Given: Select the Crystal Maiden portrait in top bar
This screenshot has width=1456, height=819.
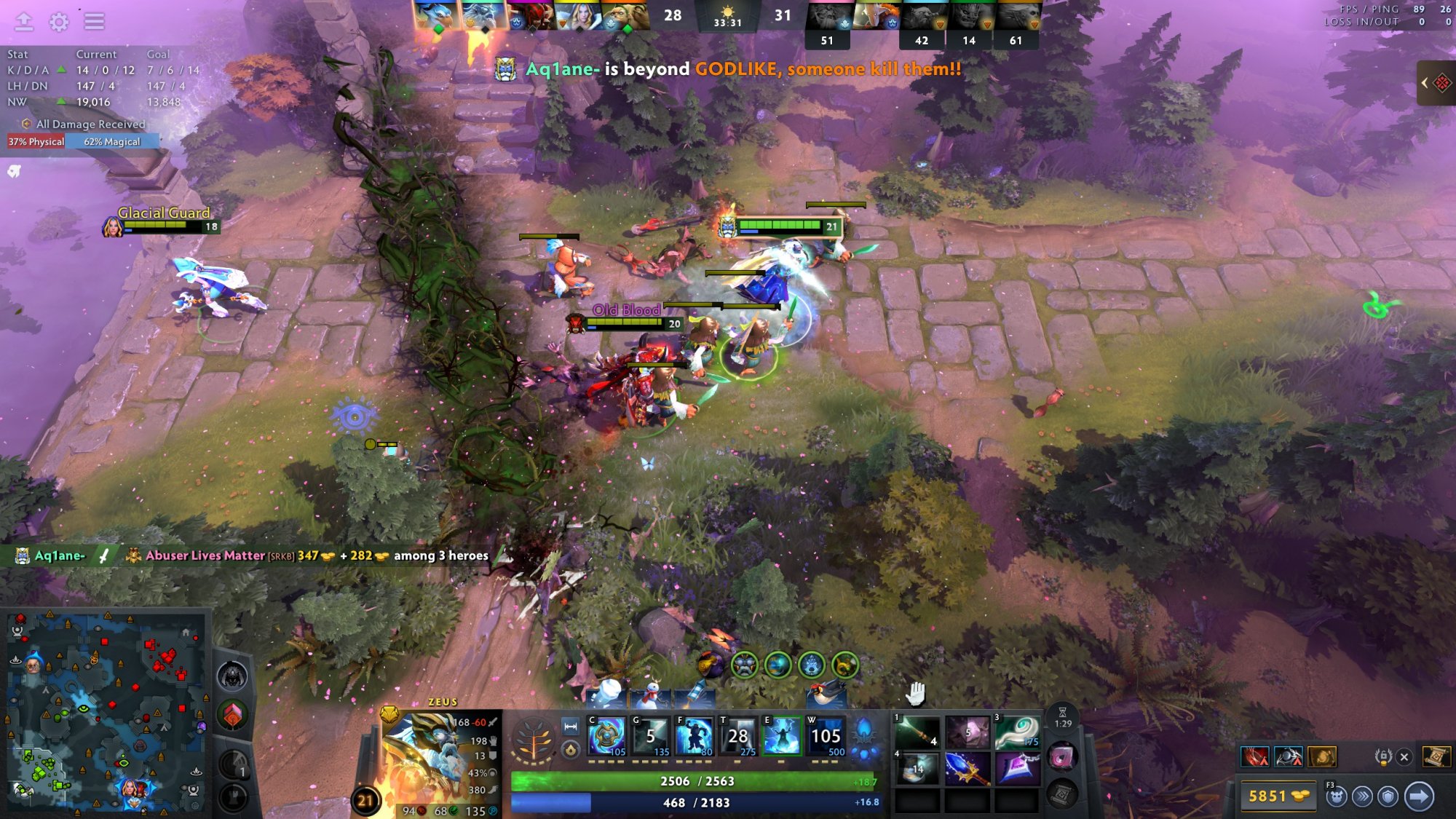Looking at the screenshot, I should (x=580, y=16).
